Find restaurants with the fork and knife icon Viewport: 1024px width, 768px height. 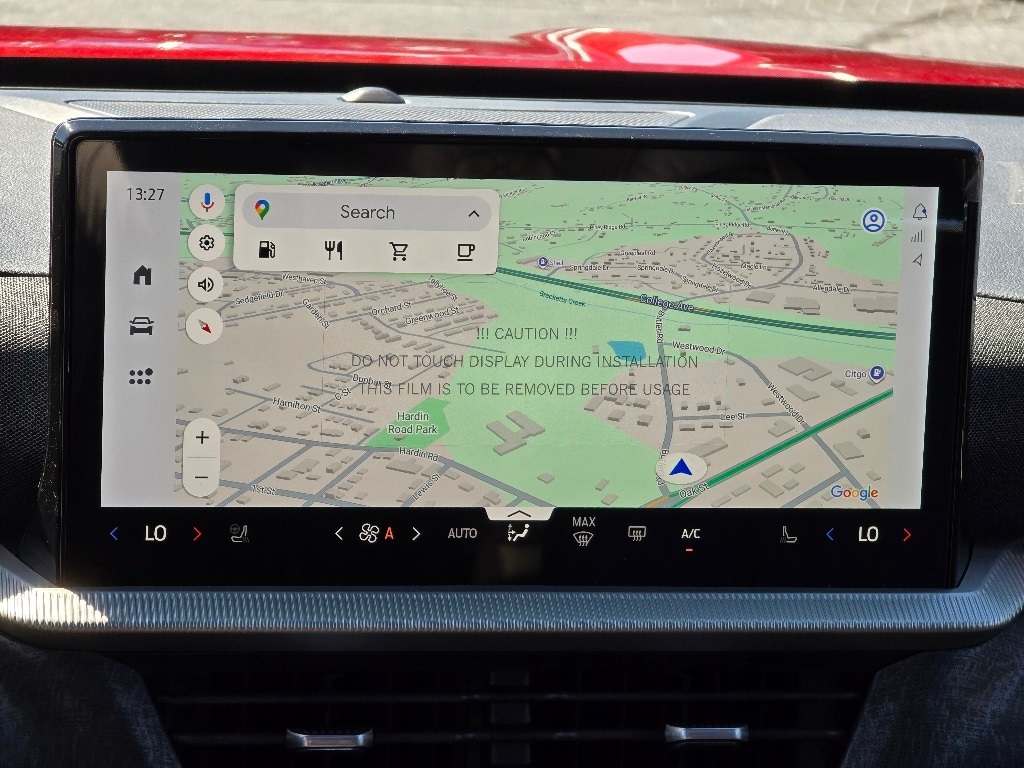click(334, 251)
